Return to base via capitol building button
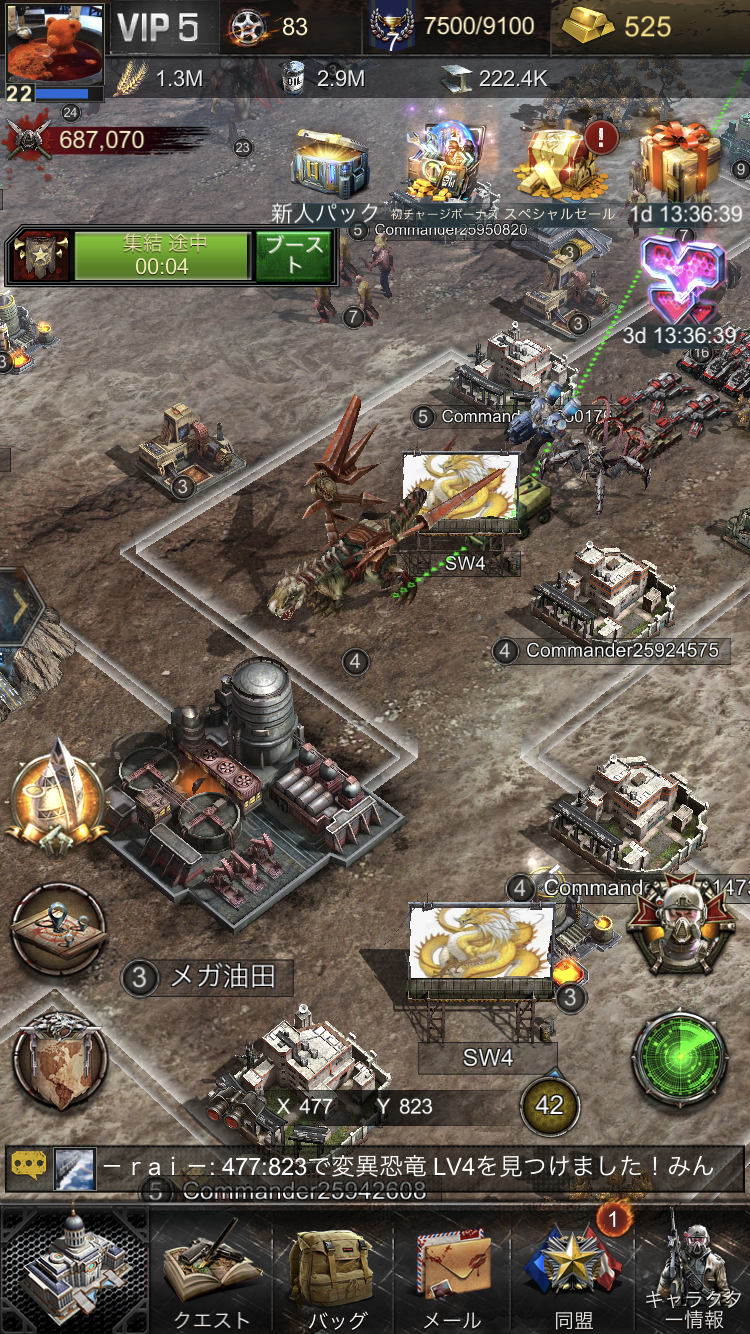The image size is (750, 1334). coord(75,1268)
